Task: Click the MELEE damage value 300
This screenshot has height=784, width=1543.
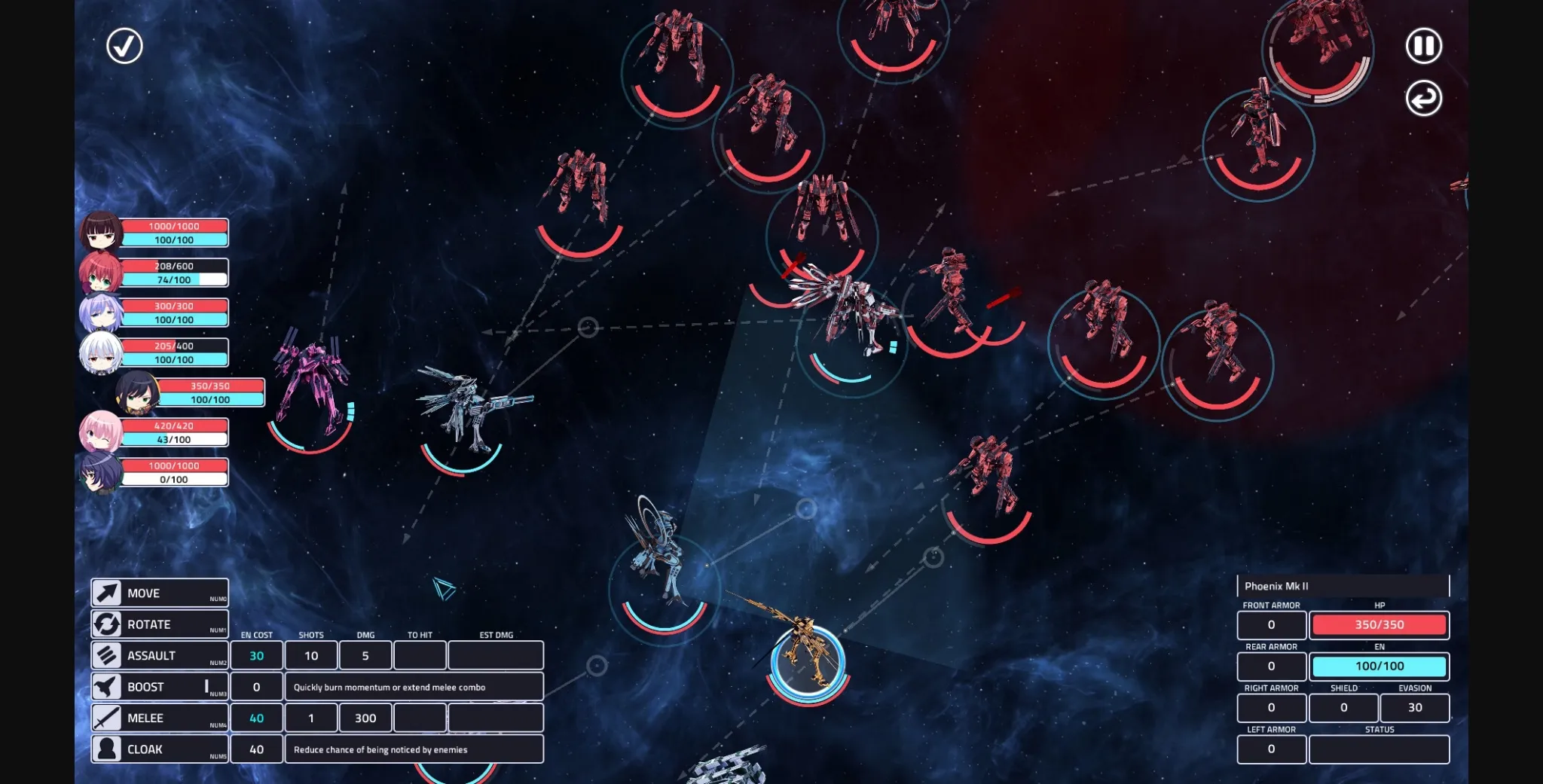Action: tap(366, 718)
